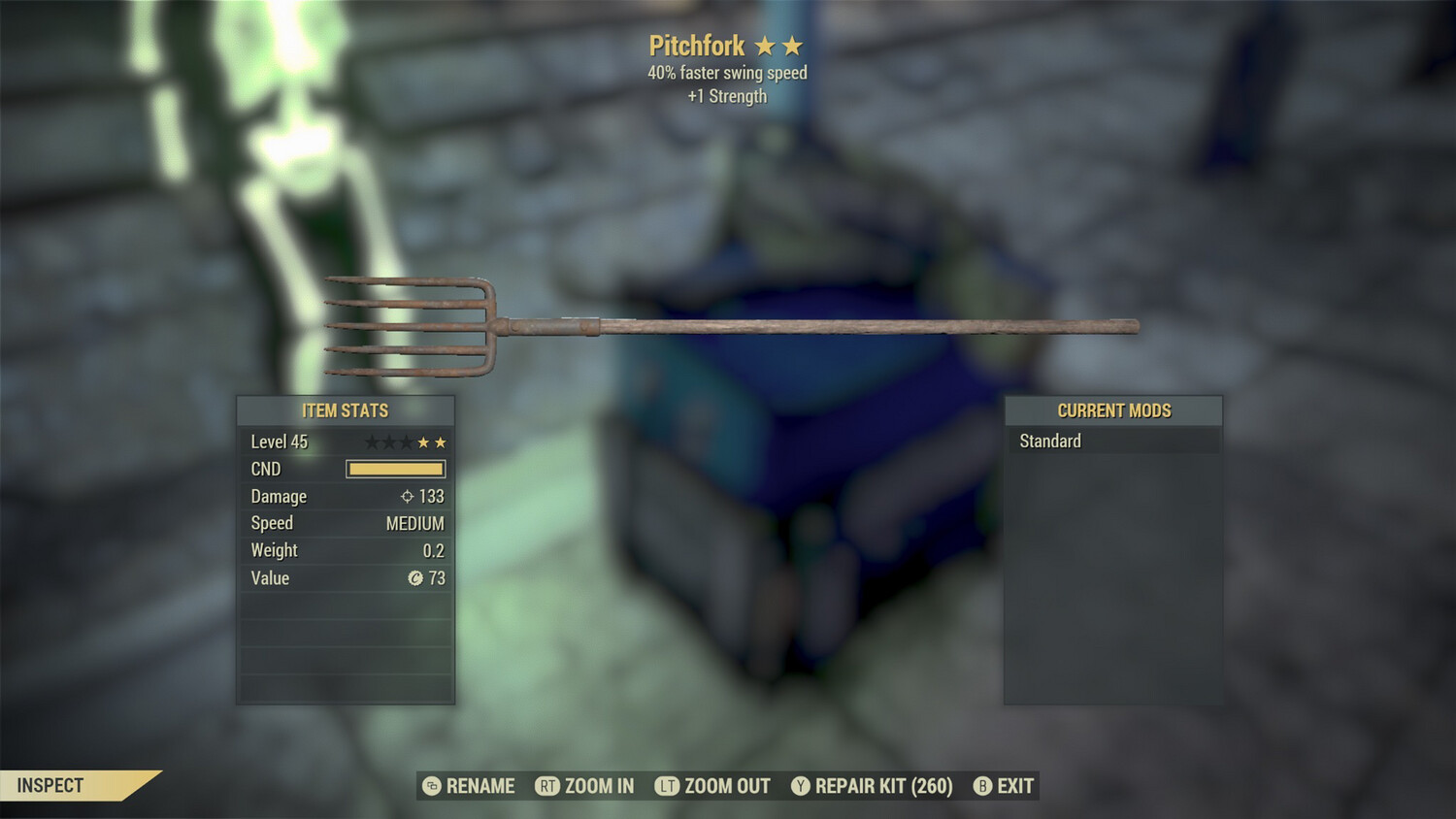
Task: Use Repair Kit (260) on pitchfork
Action: [x=873, y=786]
